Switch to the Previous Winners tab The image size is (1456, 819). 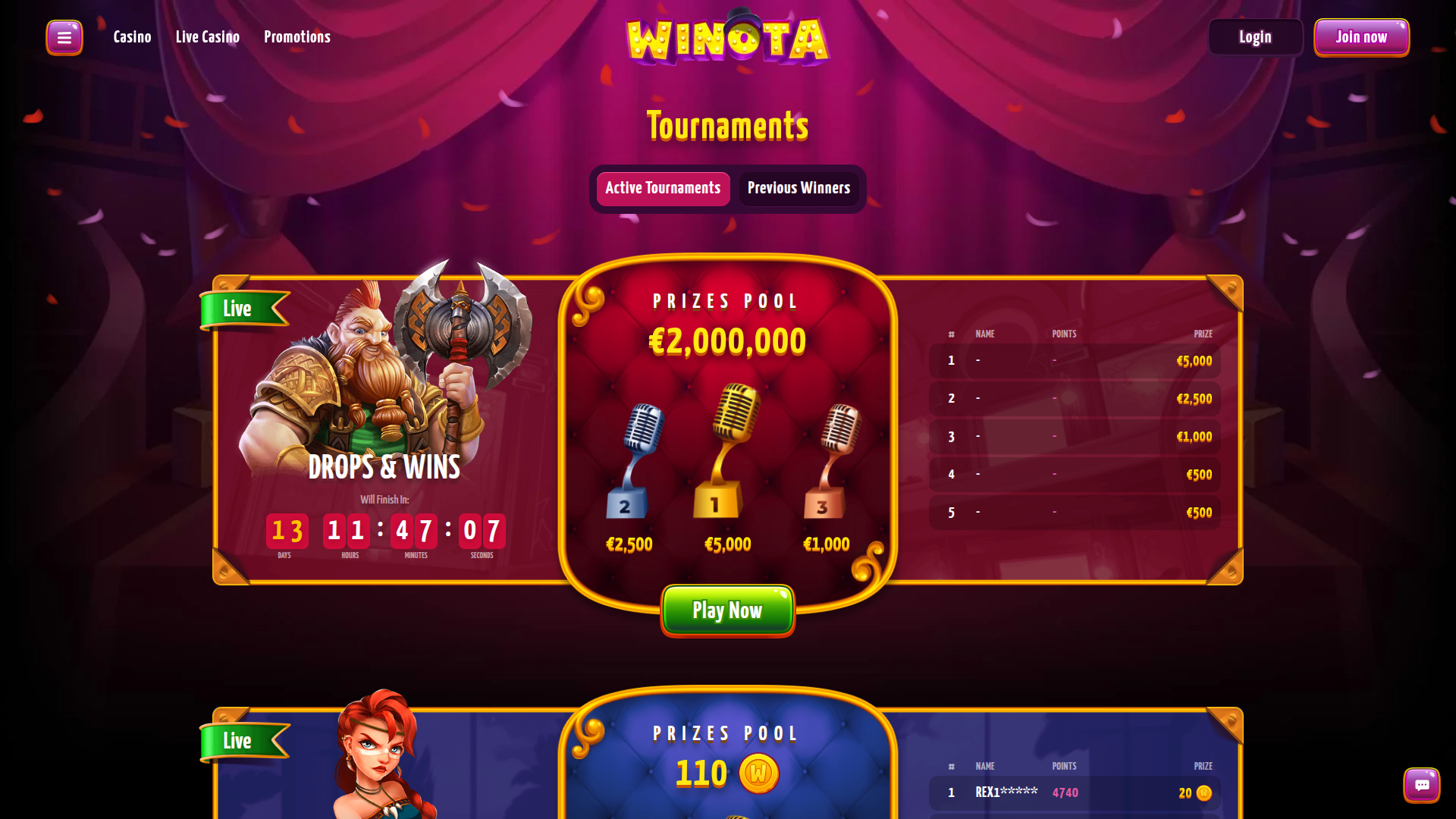pyautogui.click(x=799, y=188)
